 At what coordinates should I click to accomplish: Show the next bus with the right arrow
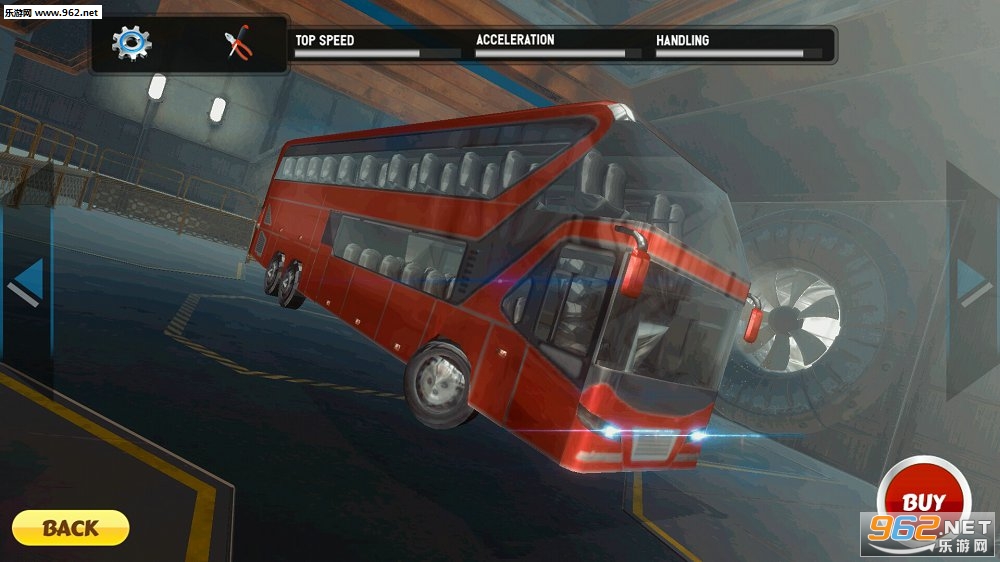tap(974, 282)
